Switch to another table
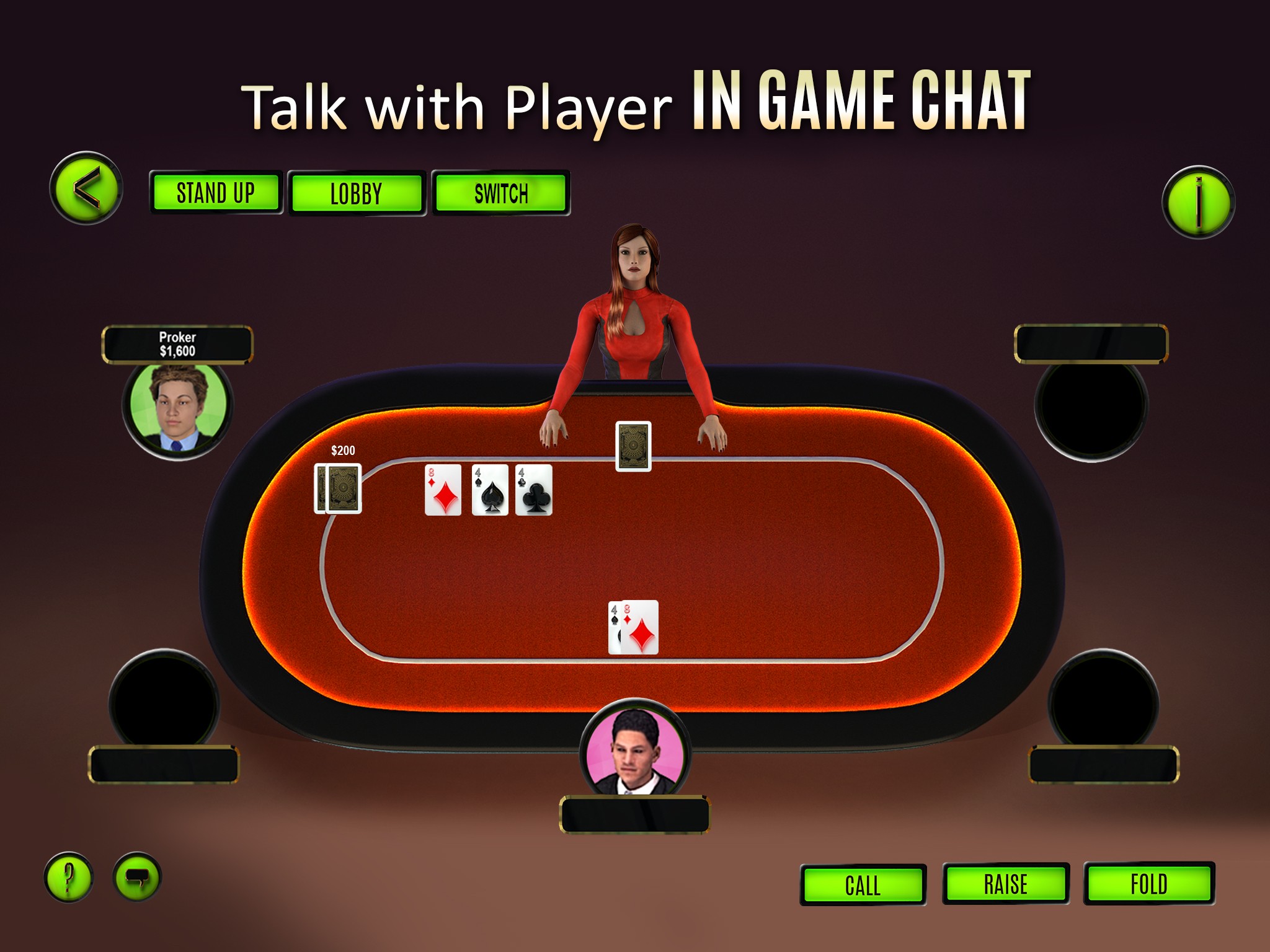Screen dimensions: 1270x952 (501, 193)
